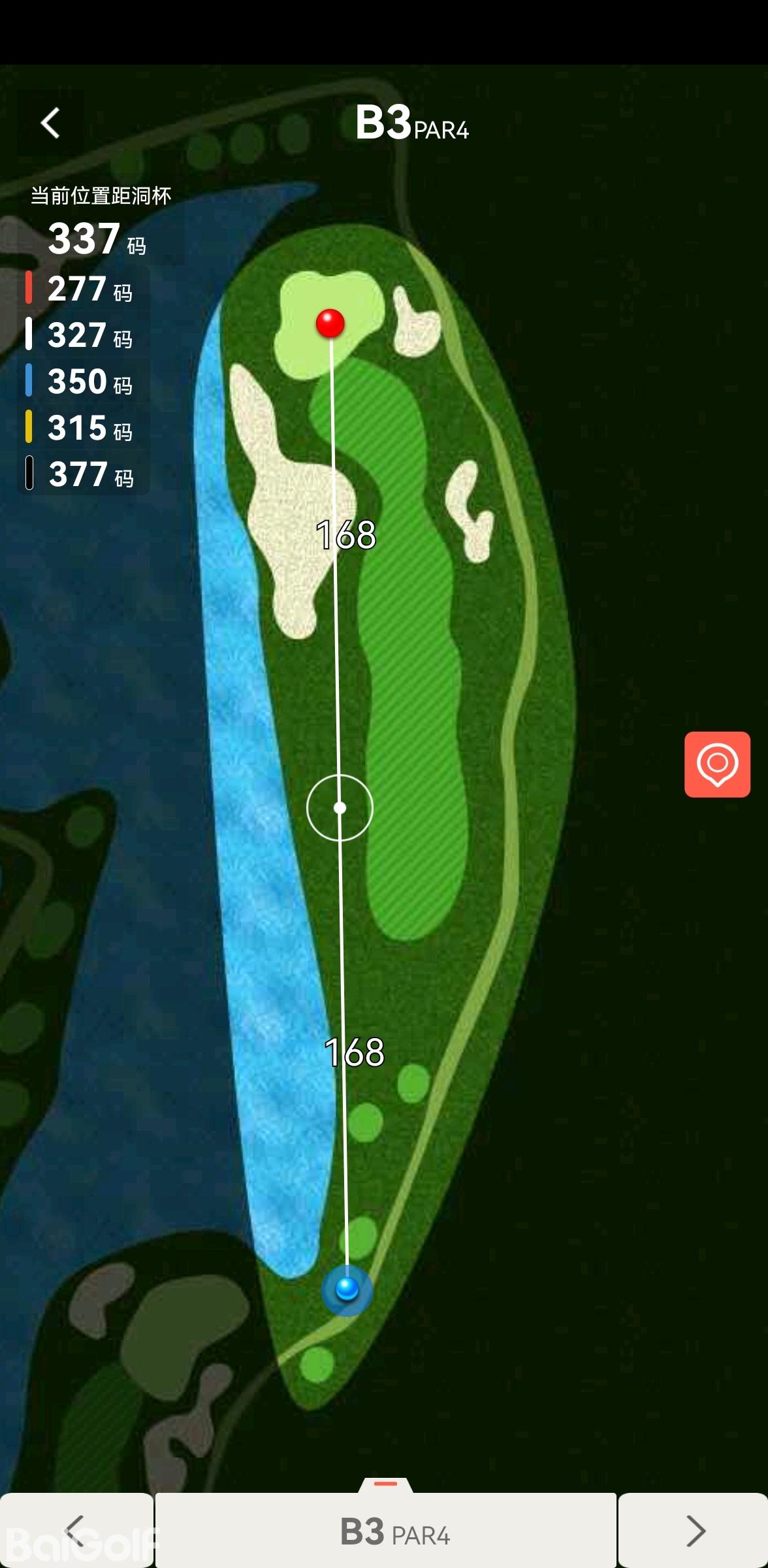Select the white circle aim target marker
Viewport: 768px width, 1568px height.
[x=340, y=808]
